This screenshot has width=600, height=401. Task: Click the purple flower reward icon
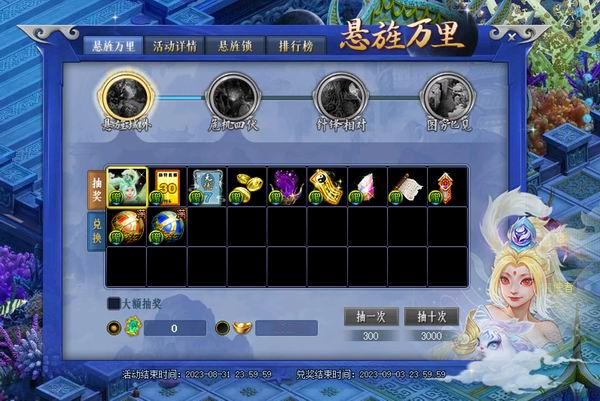287,186
